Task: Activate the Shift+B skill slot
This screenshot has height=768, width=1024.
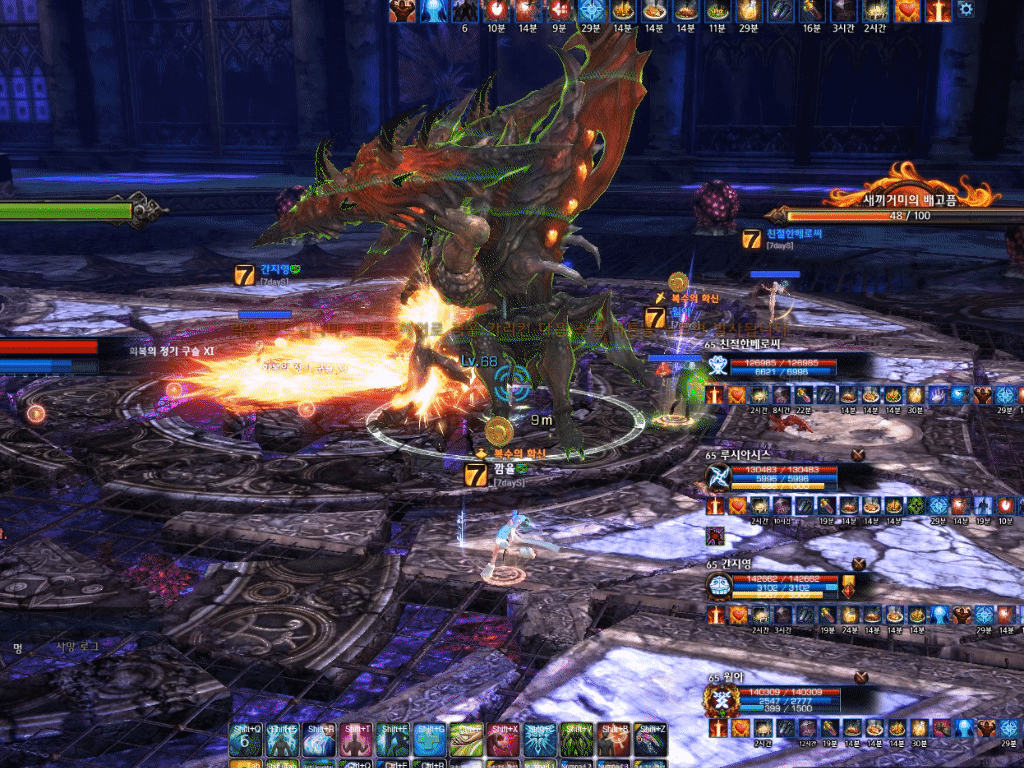Action: (x=613, y=738)
